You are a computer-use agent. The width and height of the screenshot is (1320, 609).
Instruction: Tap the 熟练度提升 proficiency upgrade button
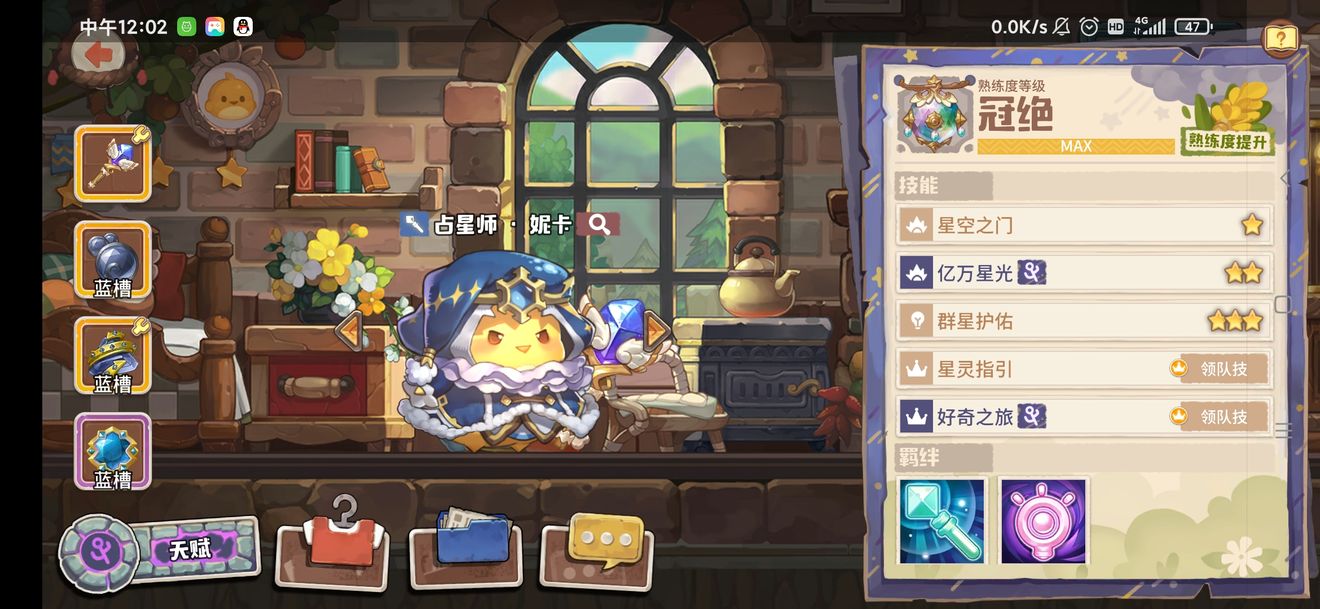[x=1227, y=140]
